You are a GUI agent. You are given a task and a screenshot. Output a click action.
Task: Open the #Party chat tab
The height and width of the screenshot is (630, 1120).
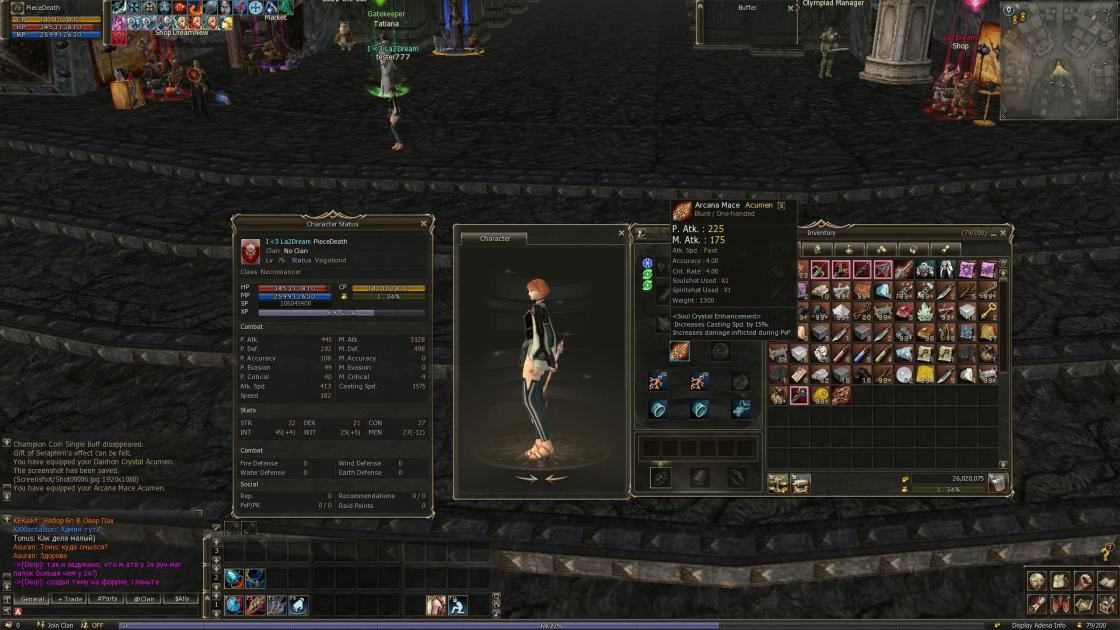107,599
